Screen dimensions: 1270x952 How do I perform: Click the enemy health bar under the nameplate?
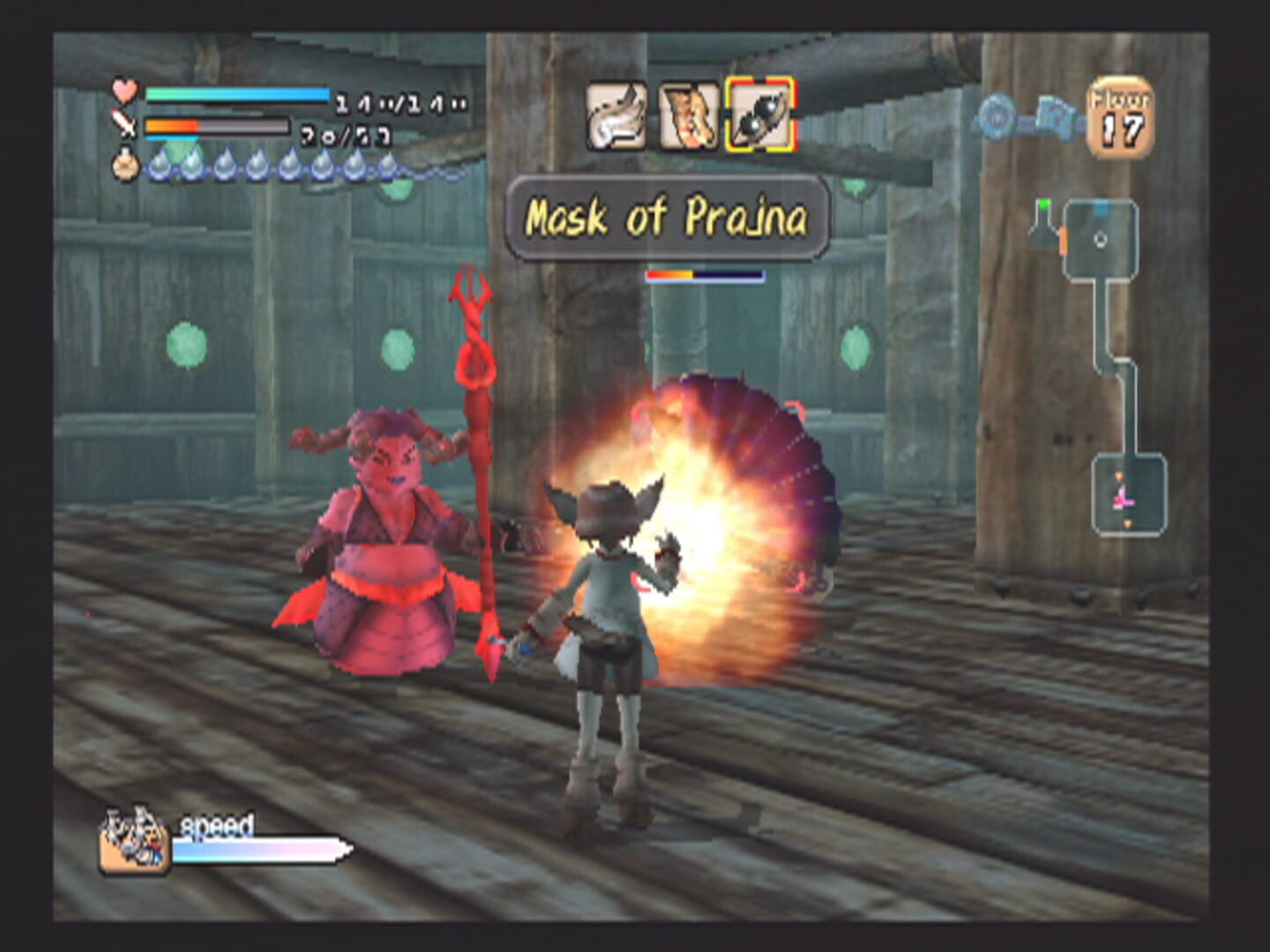click(x=705, y=273)
